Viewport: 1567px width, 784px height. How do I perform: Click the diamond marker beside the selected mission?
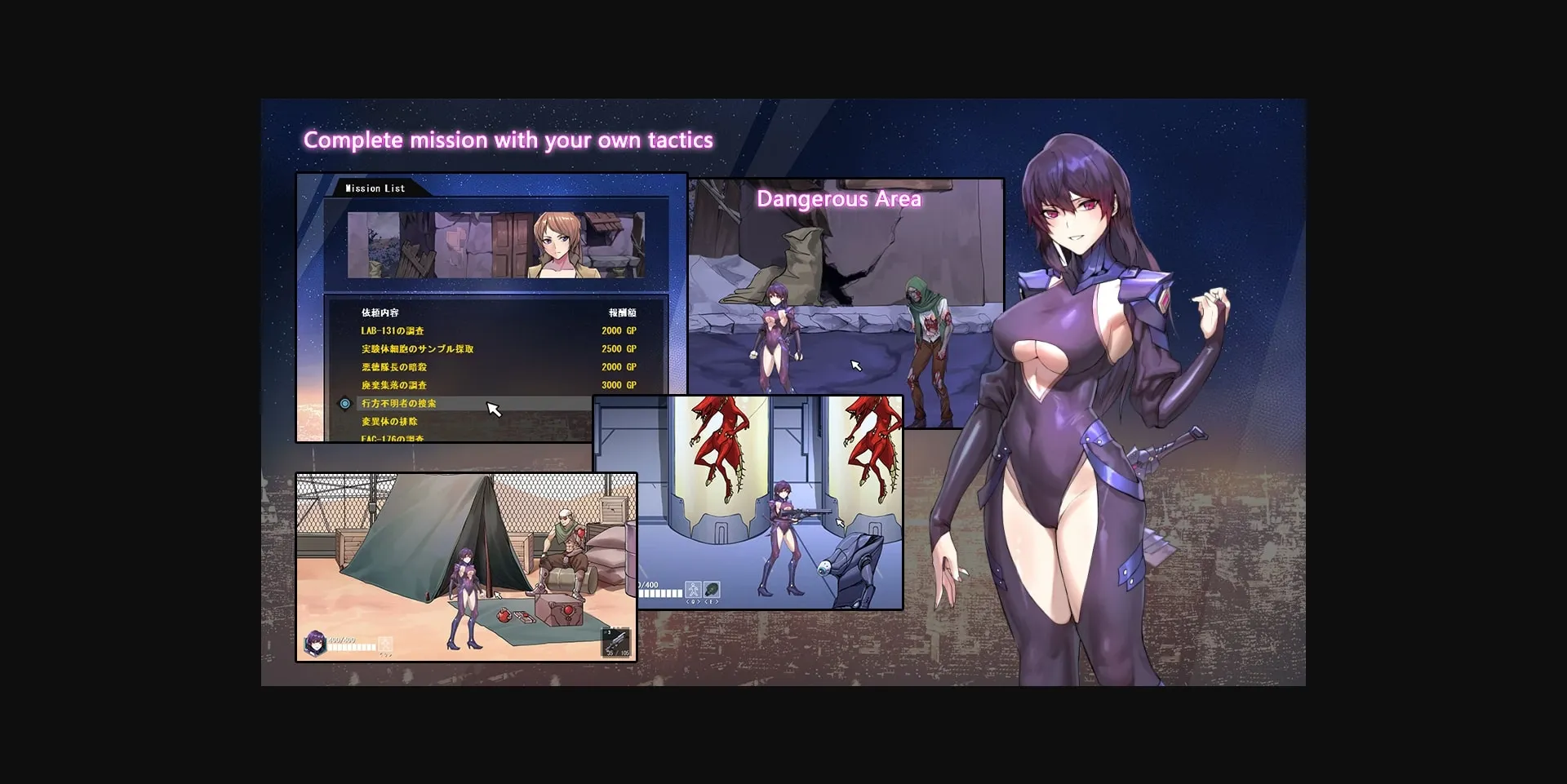click(x=346, y=403)
